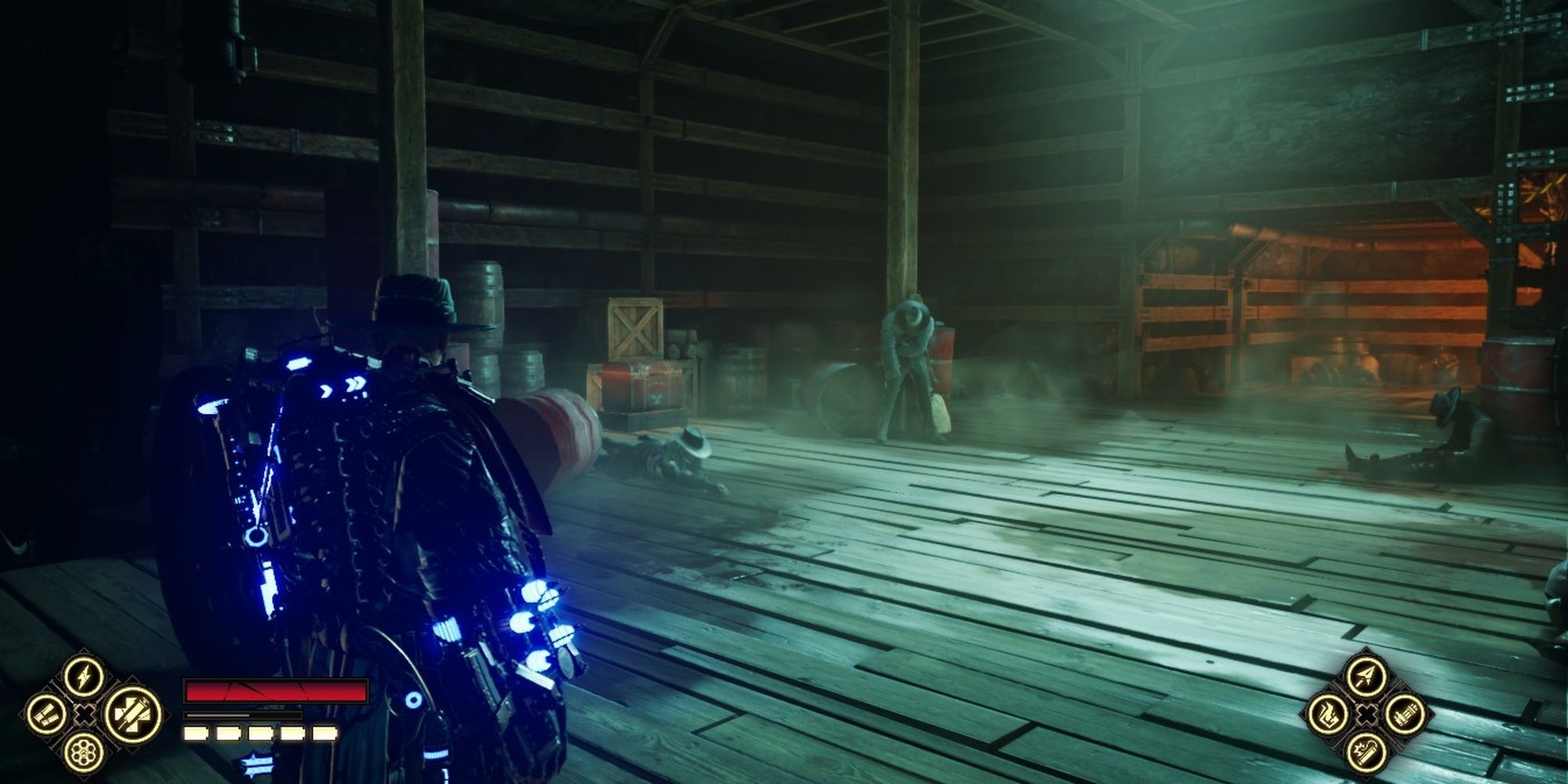Toggle the X center of the left ability wheel

[x=84, y=713]
